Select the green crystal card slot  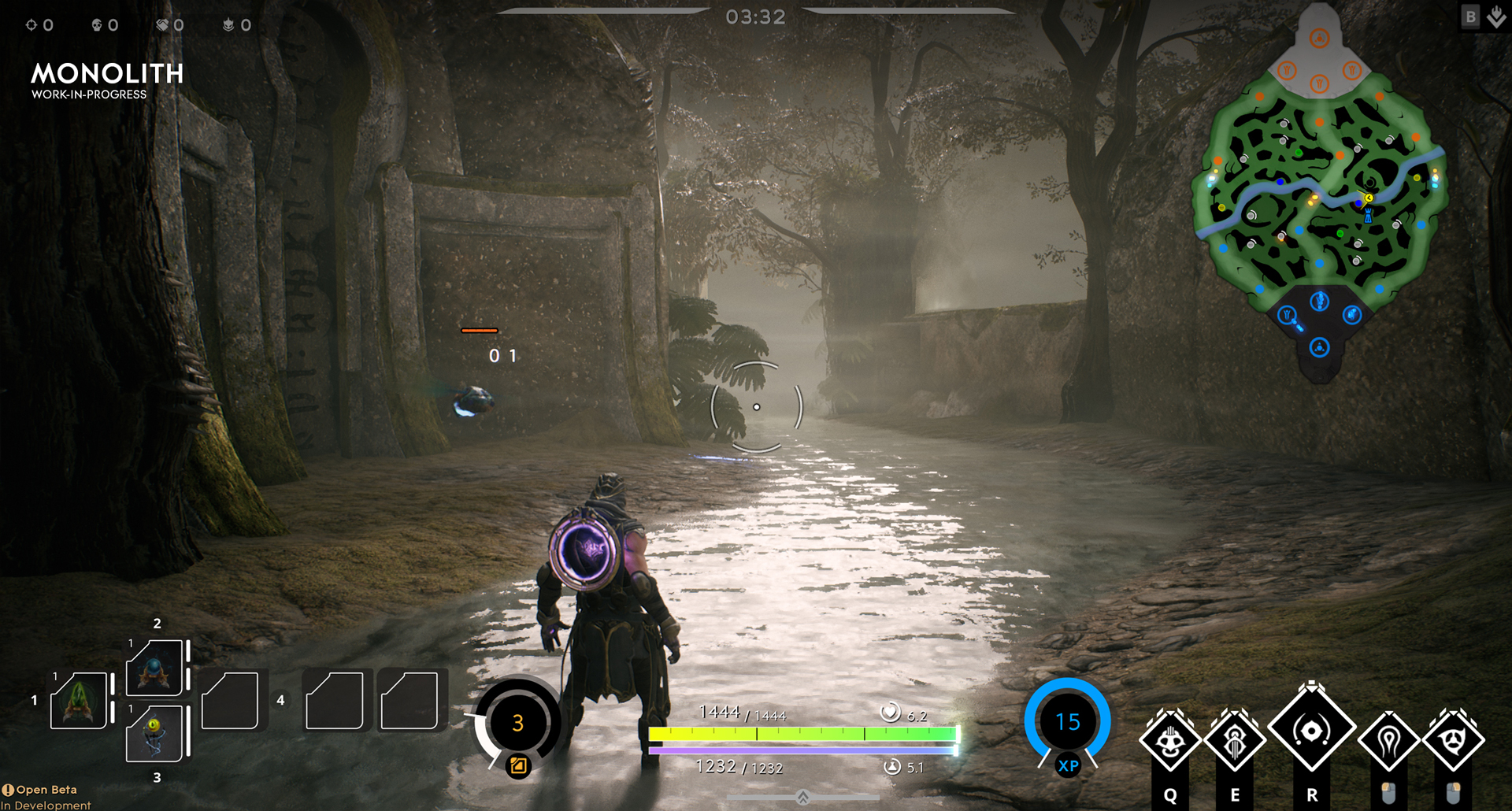click(79, 700)
